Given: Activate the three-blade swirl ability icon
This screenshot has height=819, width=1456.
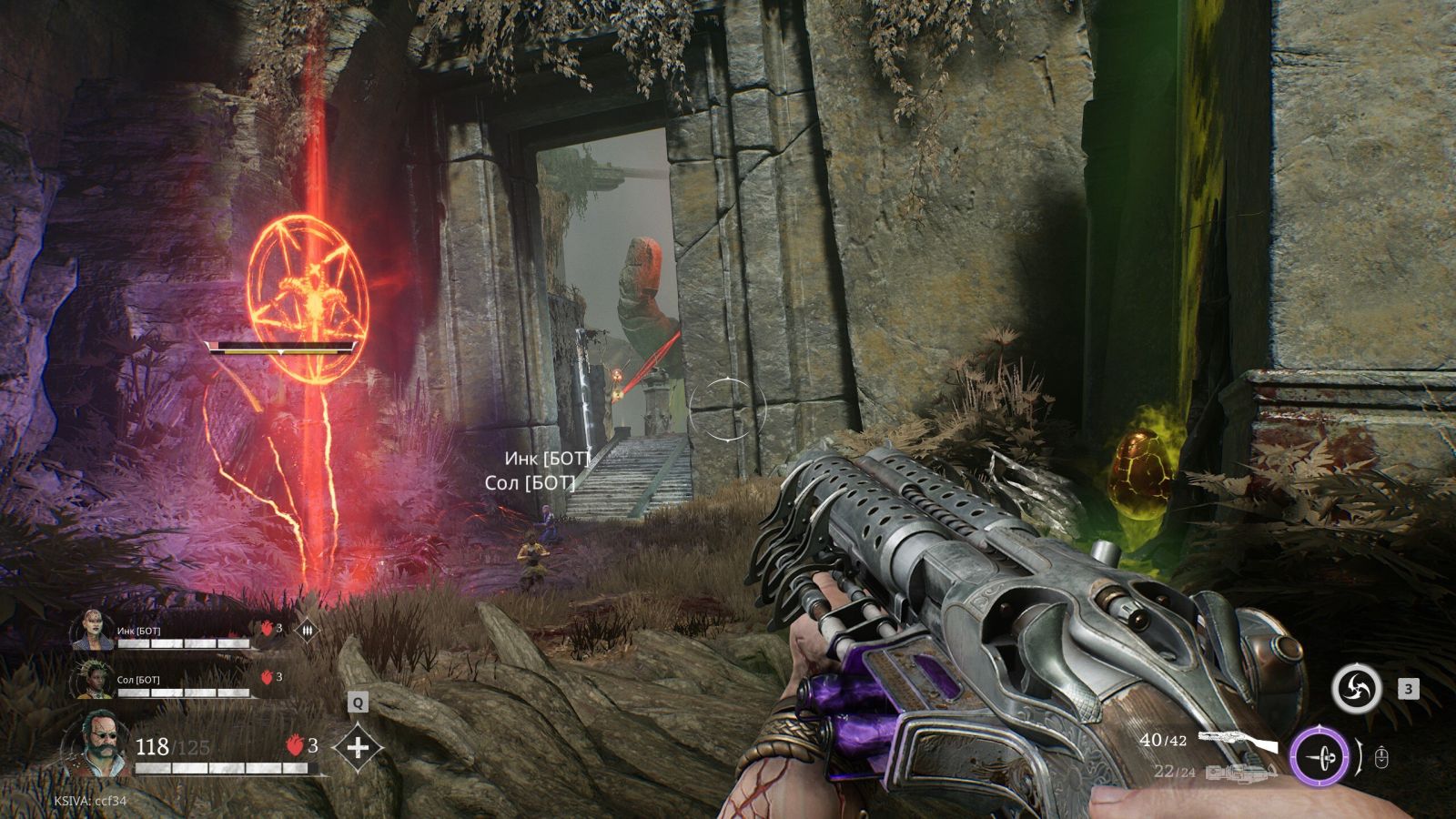Looking at the screenshot, I should (x=1356, y=689).
